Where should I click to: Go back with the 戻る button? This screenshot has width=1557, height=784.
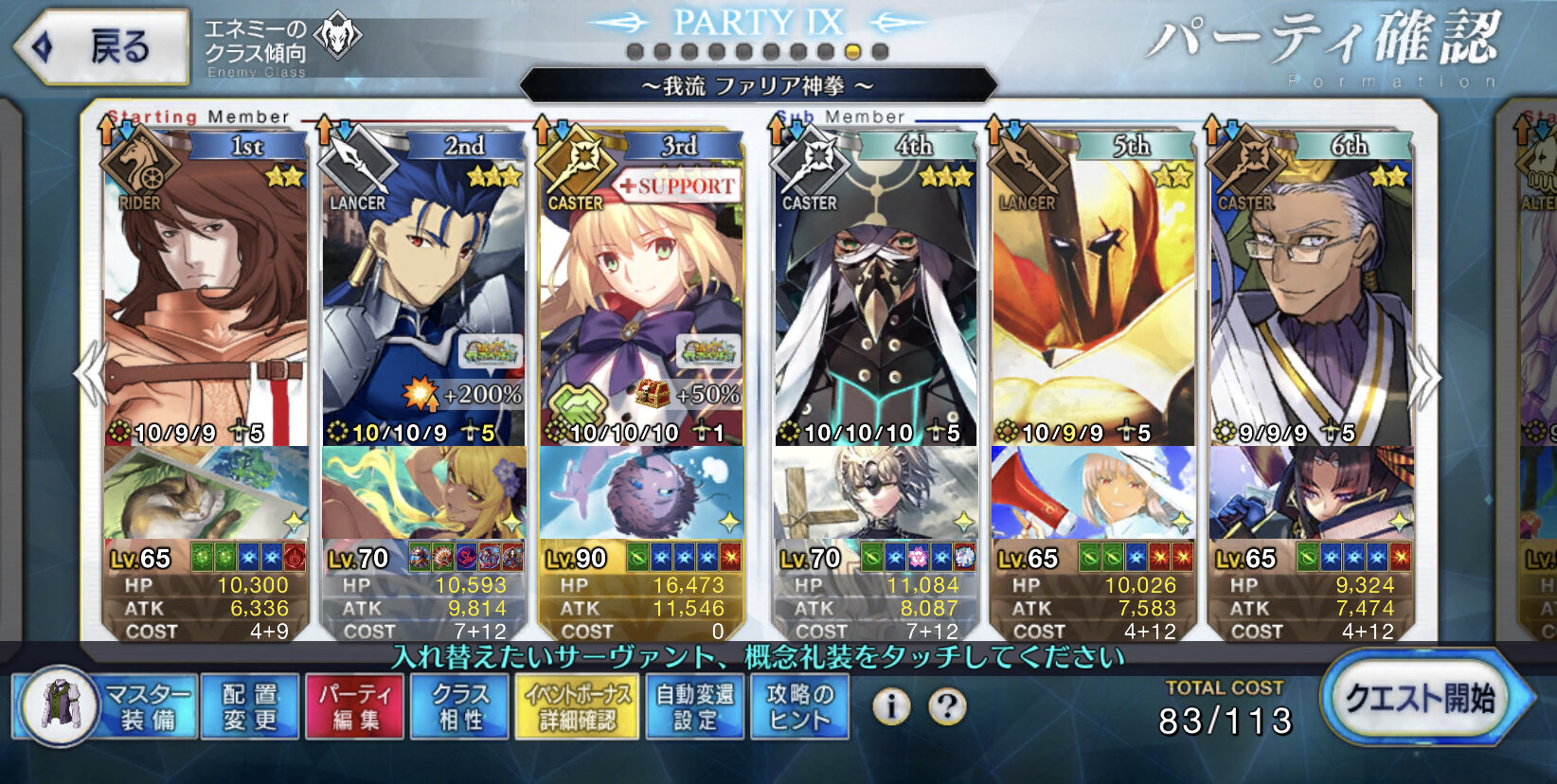click(x=102, y=46)
